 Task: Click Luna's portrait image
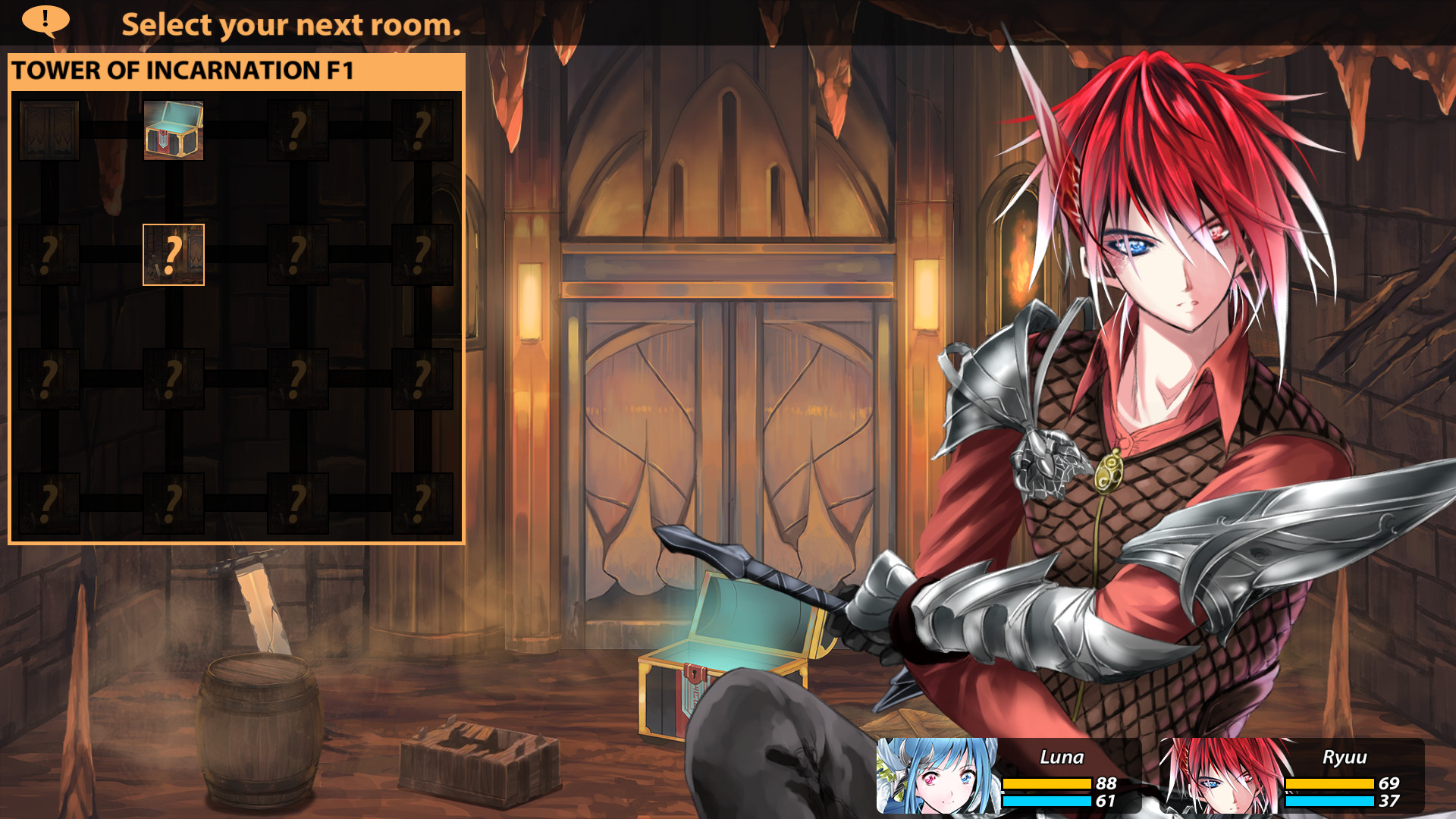click(x=937, y=773)
